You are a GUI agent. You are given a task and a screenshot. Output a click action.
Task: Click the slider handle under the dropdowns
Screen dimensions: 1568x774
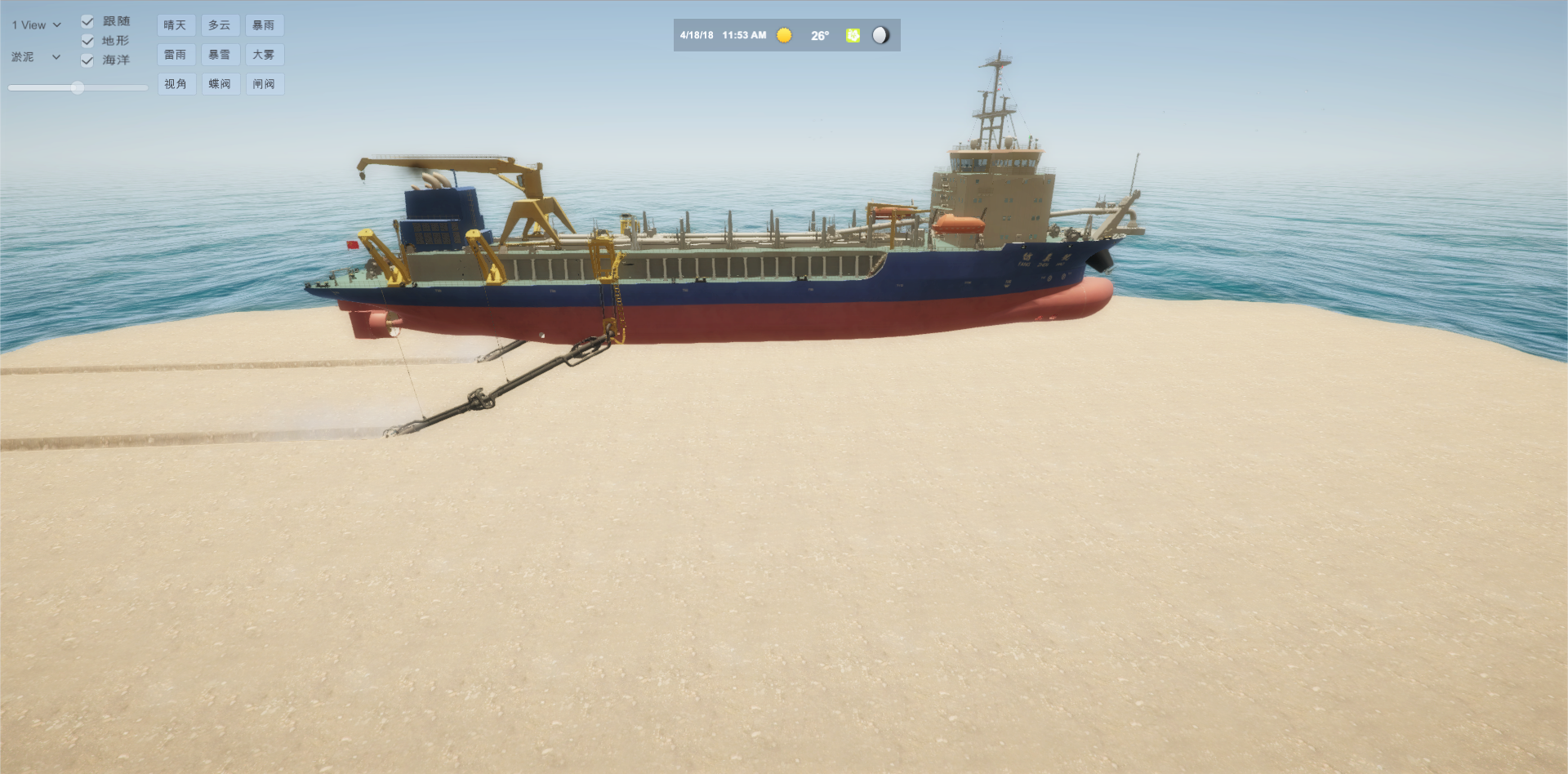tap(78, 88)
